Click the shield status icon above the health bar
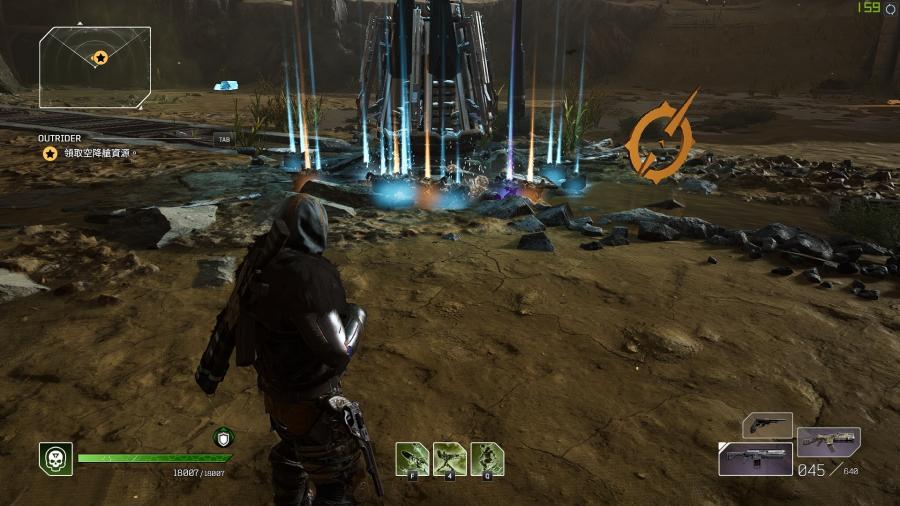This screenshot has height=506, width=900. [x=222, y=437]
